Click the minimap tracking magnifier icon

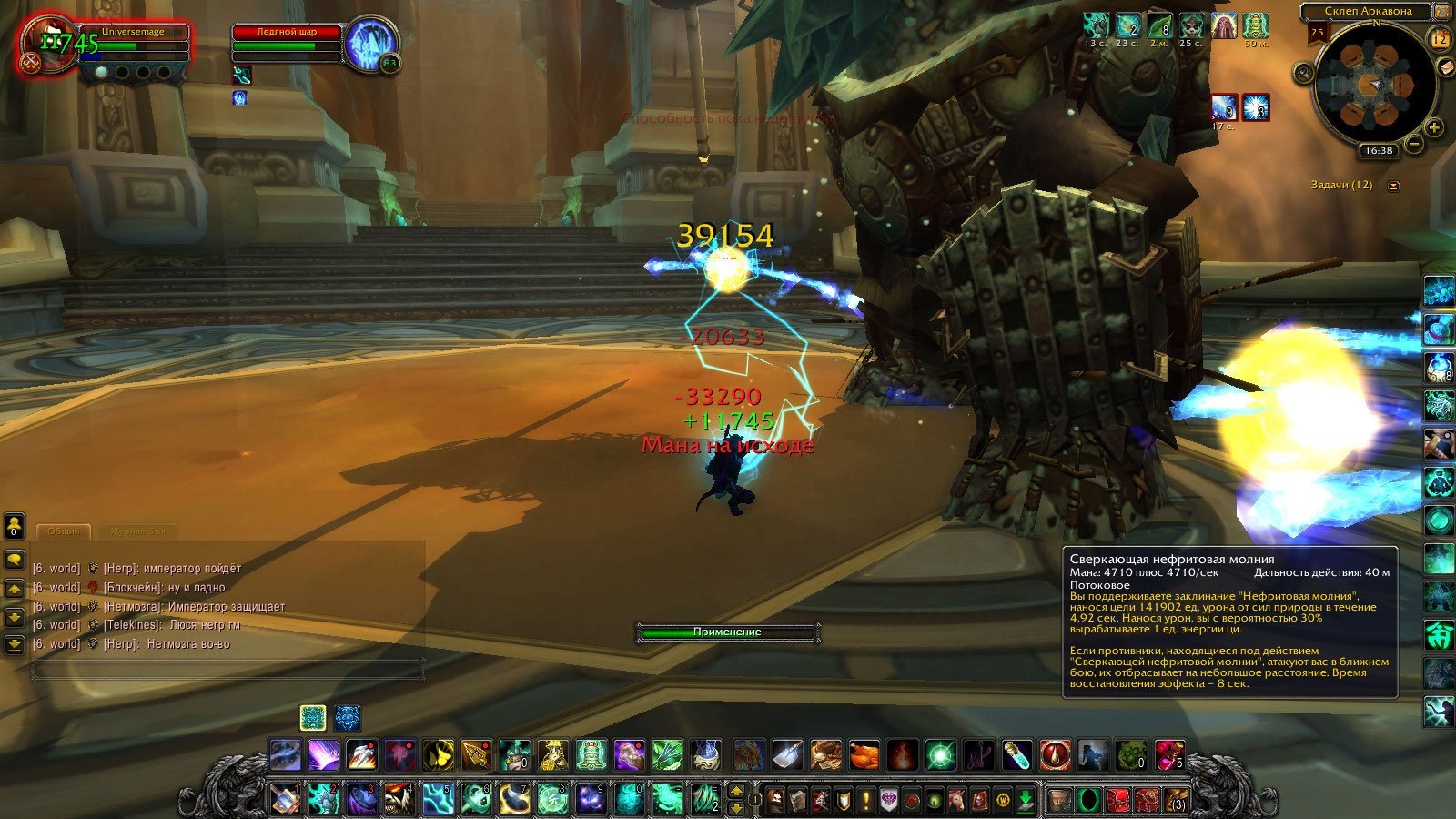[x=1304, y=73]
